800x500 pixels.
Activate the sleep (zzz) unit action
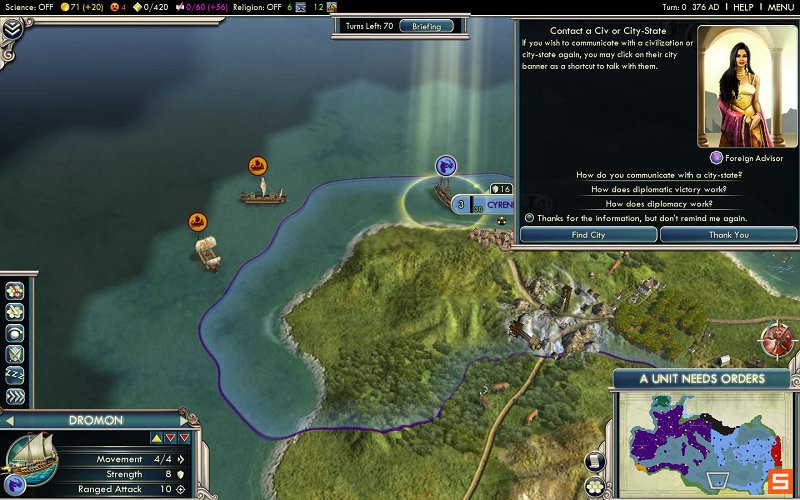[15, 374]
